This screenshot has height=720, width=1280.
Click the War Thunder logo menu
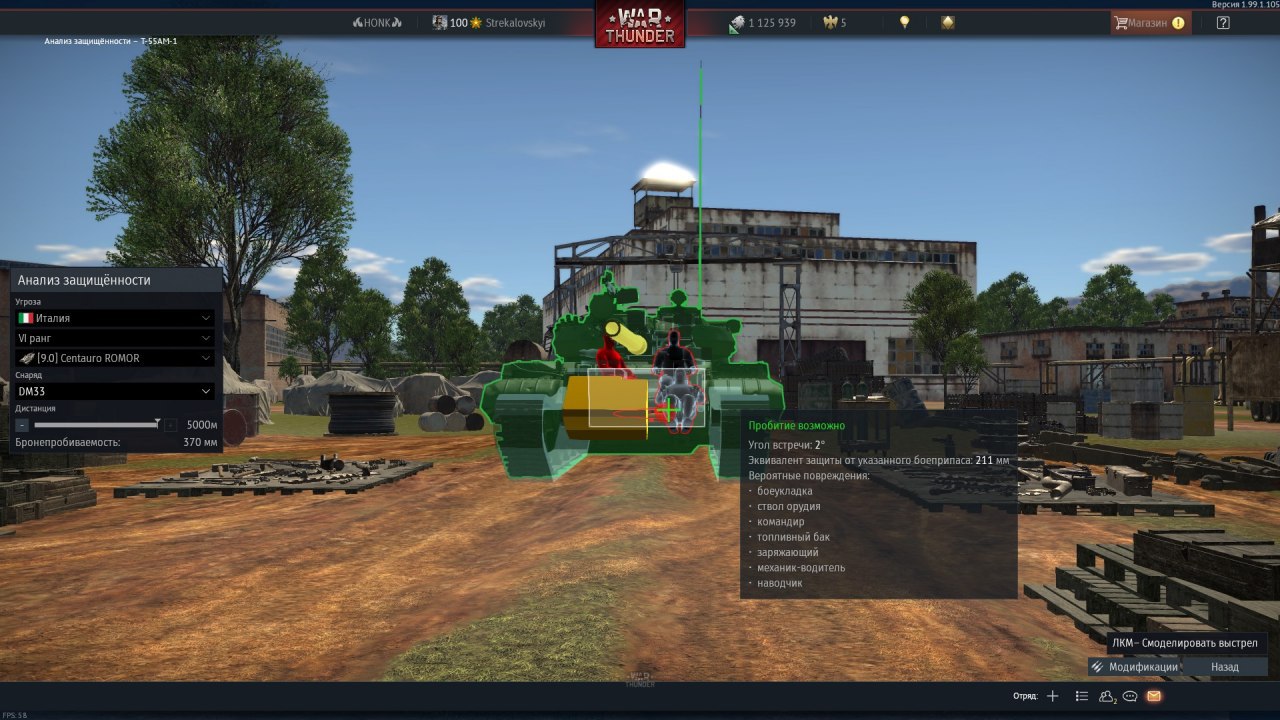(x=640, y=25)
